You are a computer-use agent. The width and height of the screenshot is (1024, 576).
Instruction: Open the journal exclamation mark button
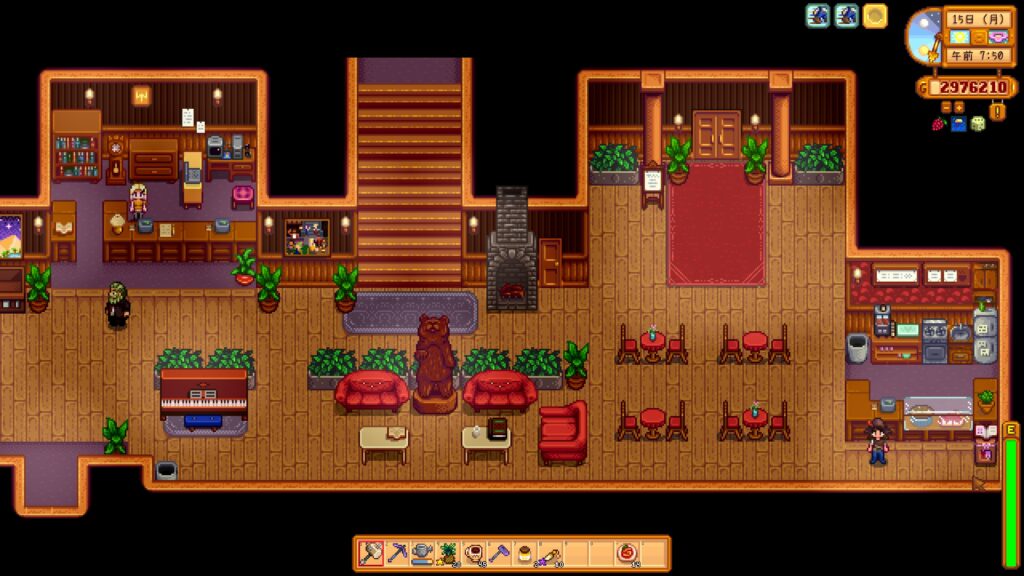[997, 111]
